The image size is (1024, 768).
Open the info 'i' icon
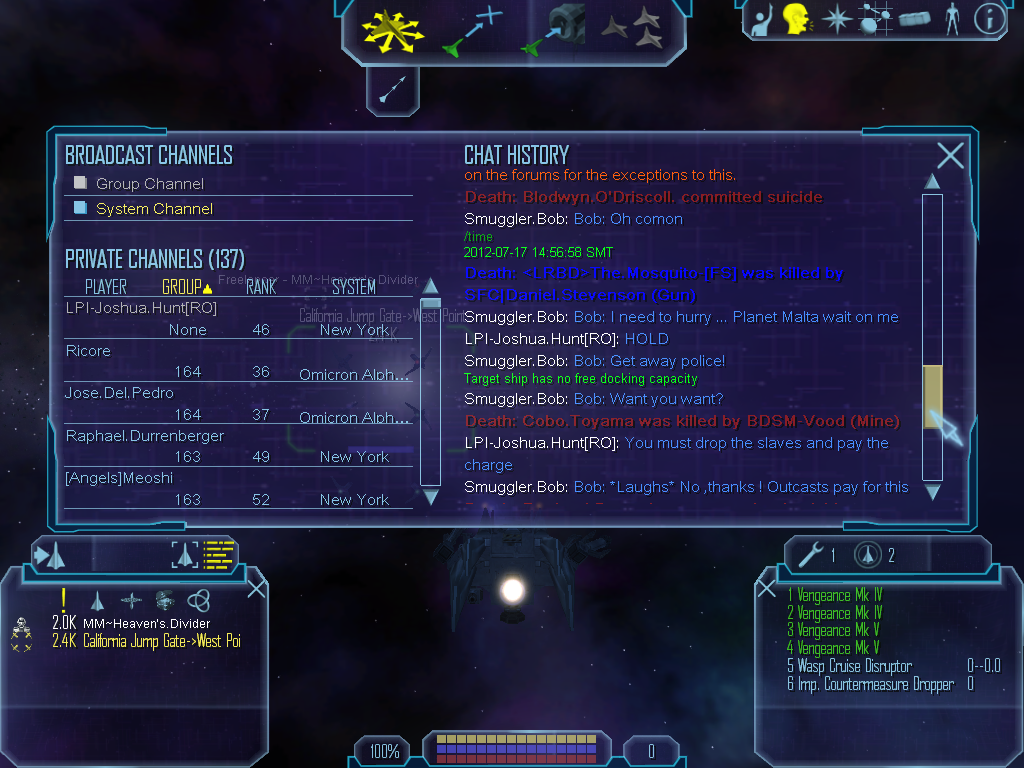pos(988,19)
